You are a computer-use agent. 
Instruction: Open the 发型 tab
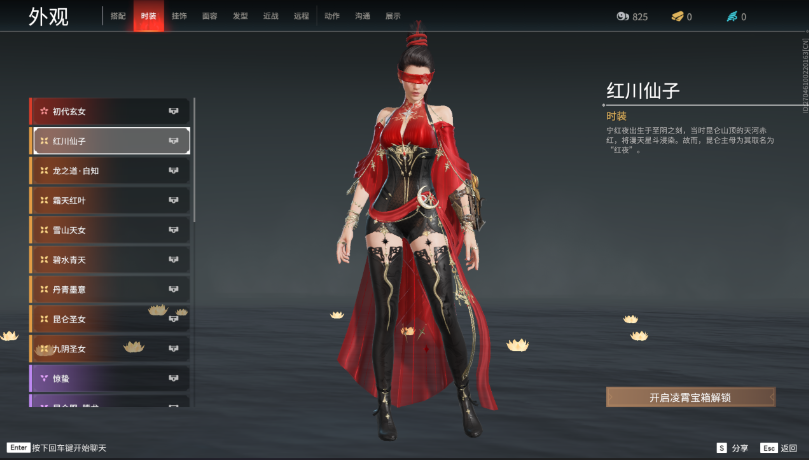point(240,17)
